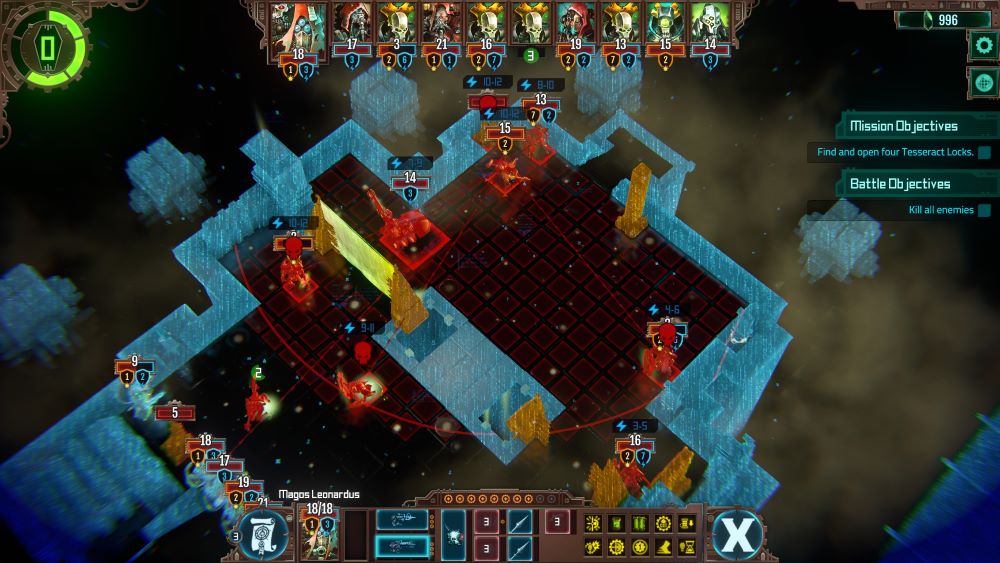
Task: Click the active unit portrait with 18 health
Action: (x=295, y=26)
